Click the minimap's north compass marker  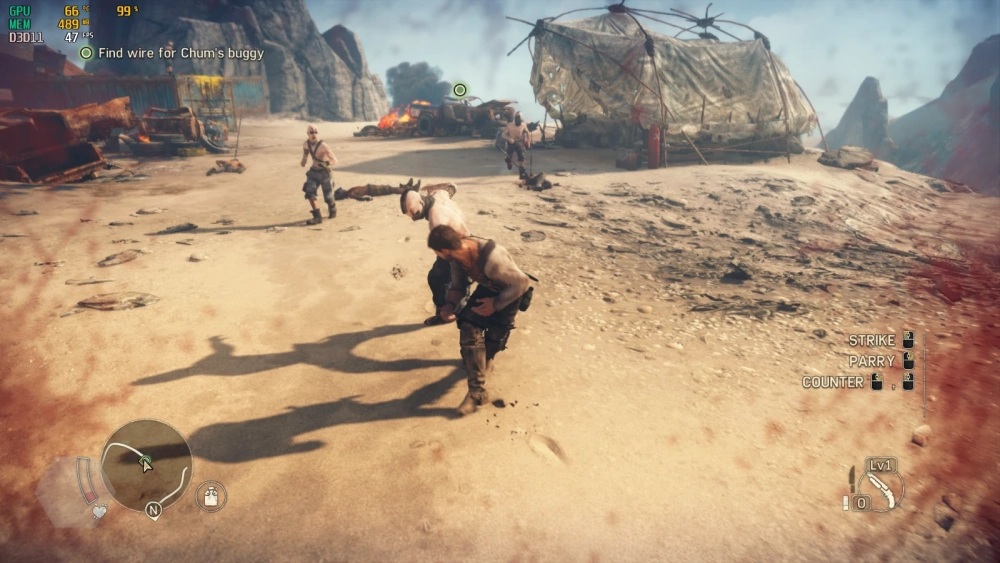[x=153, y=510]
